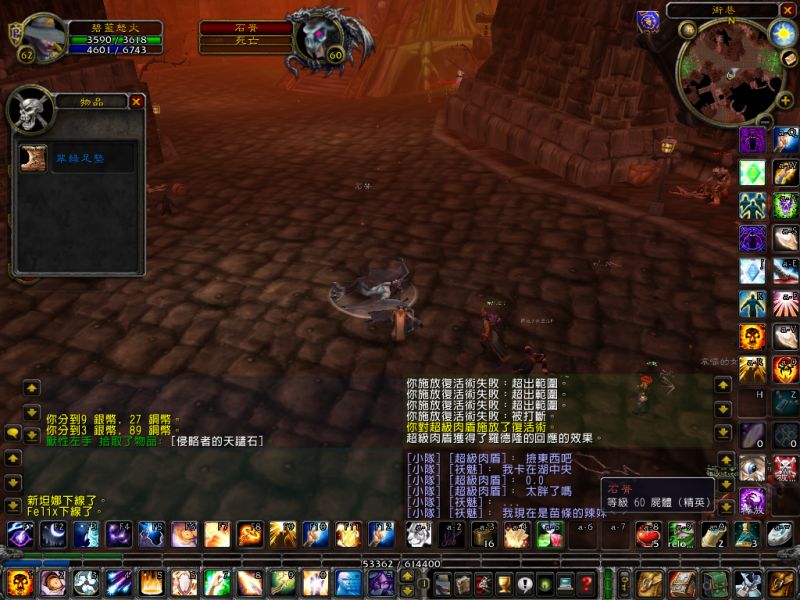Loot the boots item in the loot window
Image resolution: width=800 pixels, height=600 pixels.
click(x=33, y=158)
